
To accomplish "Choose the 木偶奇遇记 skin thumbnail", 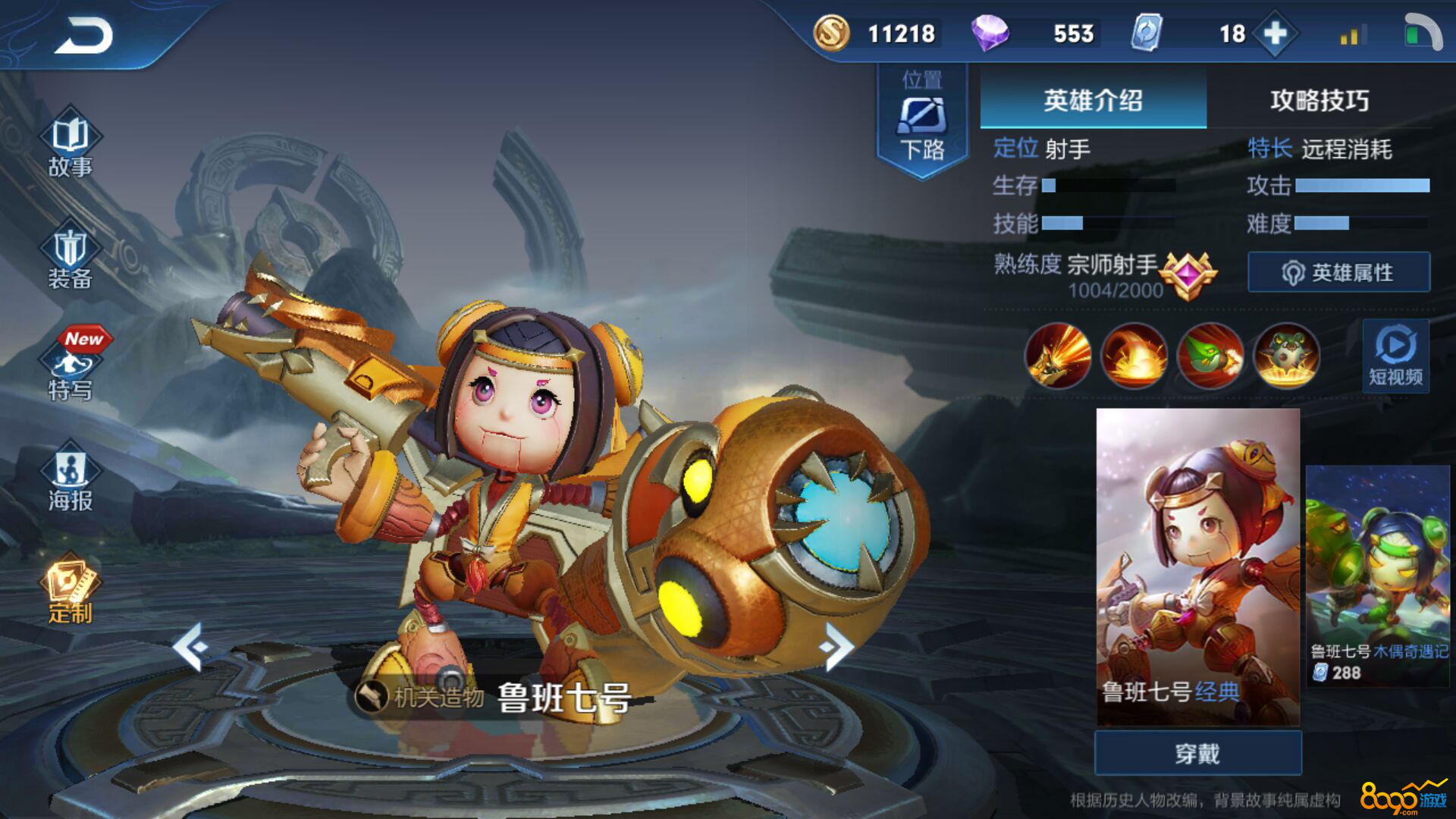I will (1377, 576).
